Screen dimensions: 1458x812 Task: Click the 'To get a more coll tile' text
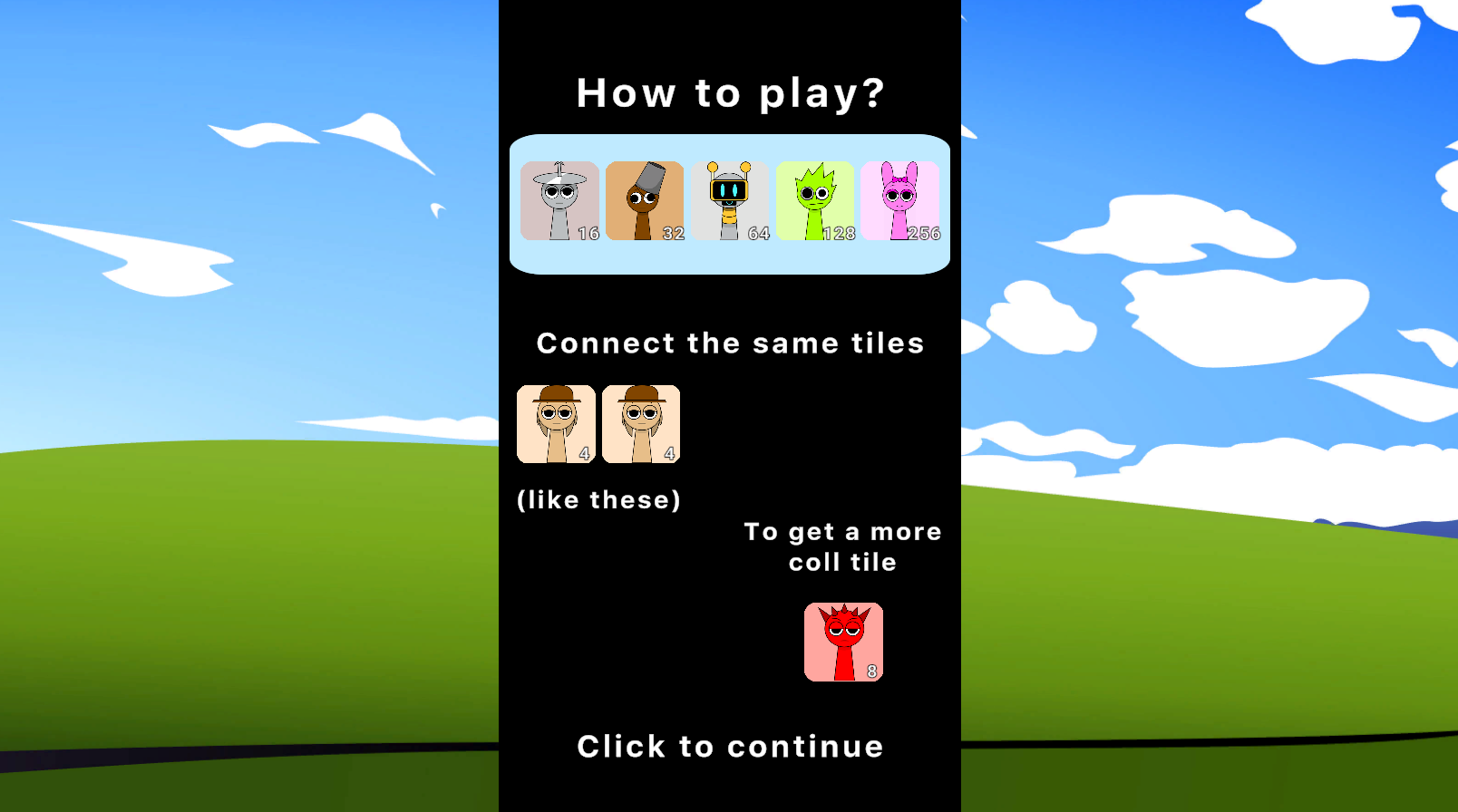click(x=841, y=546)
